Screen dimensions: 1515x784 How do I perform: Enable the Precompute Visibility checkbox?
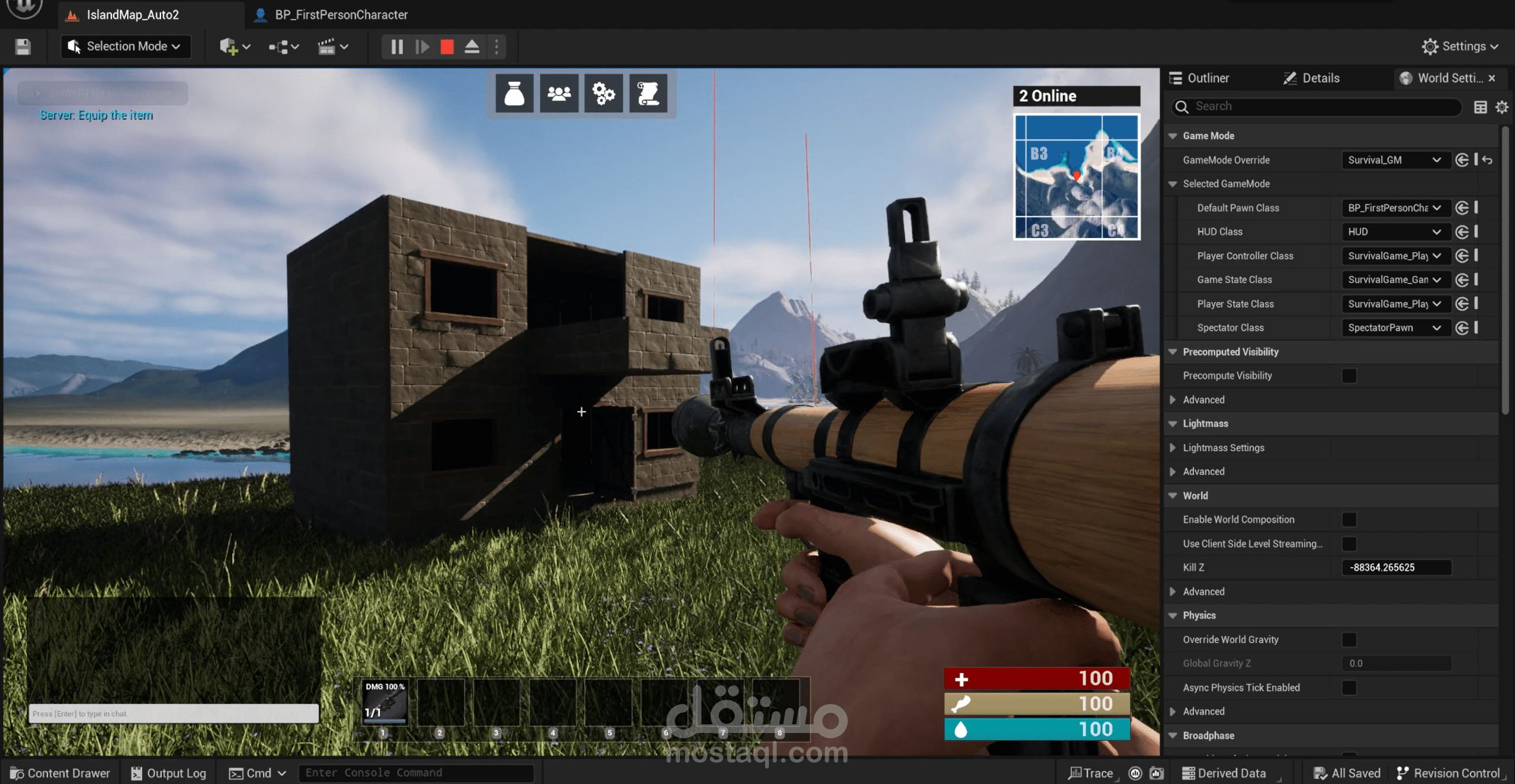(x=1349, y=375)
